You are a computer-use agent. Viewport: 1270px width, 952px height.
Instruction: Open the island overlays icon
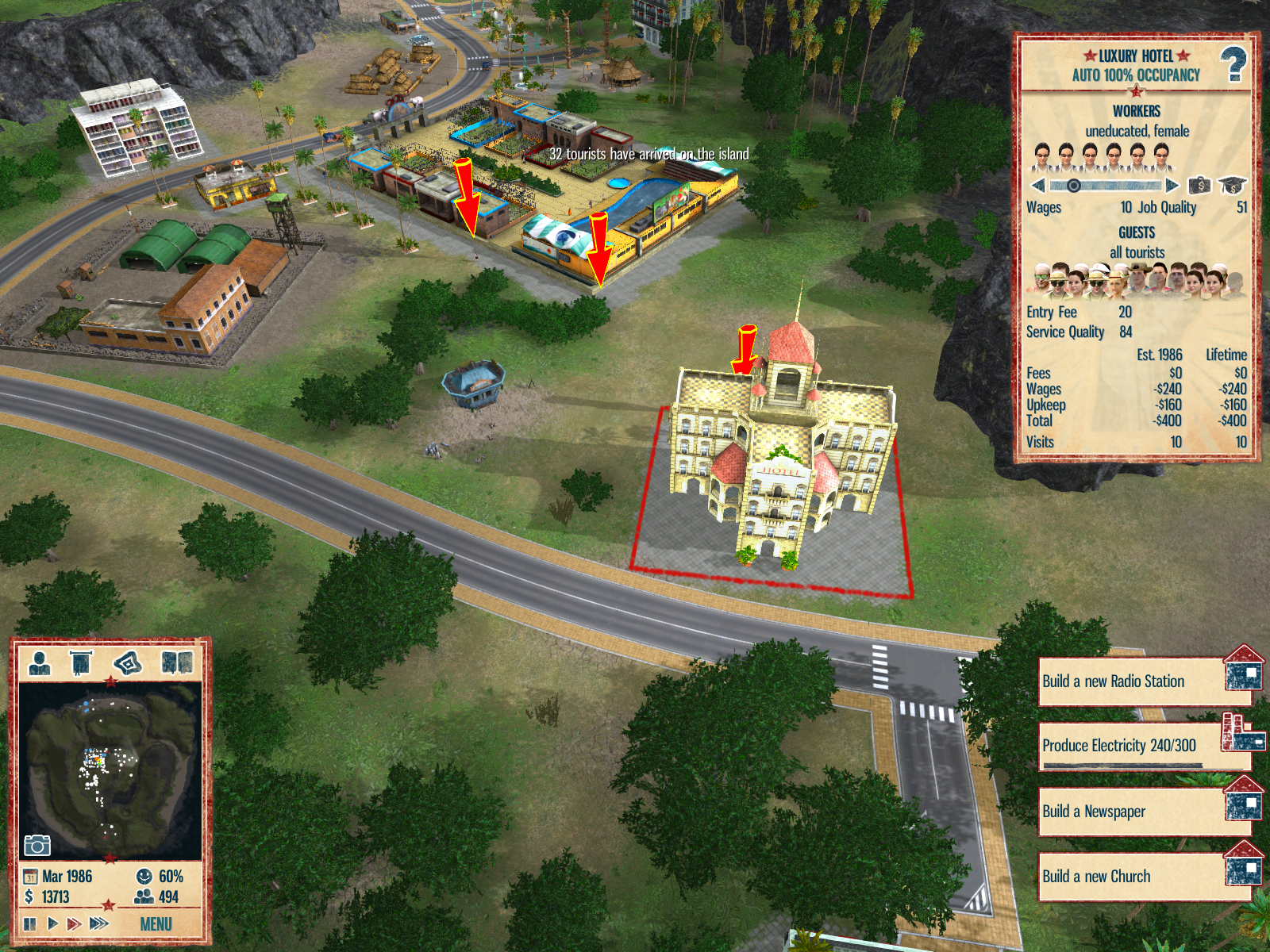pos(128,662)
